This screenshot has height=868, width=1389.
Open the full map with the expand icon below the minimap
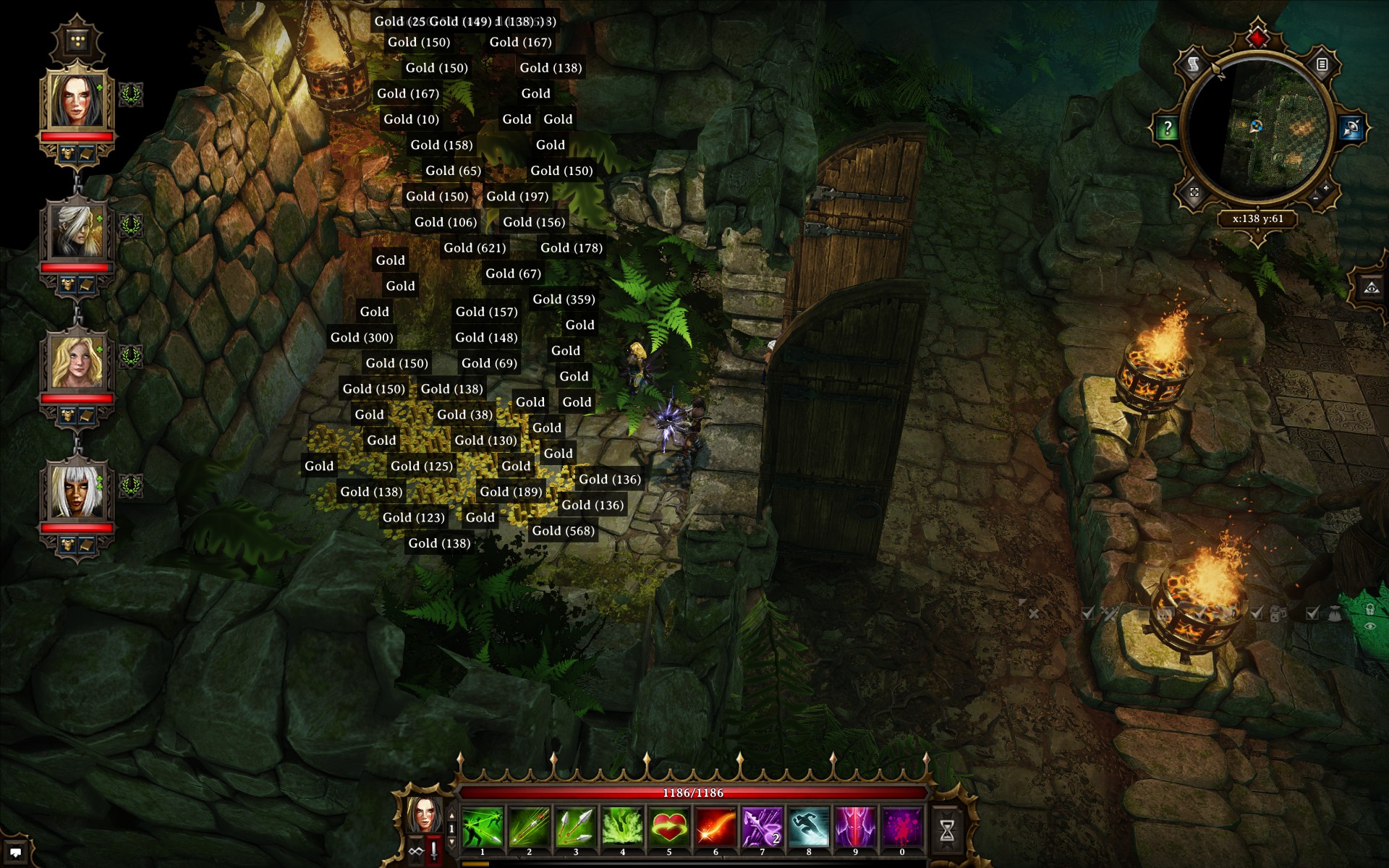(x=1194, y=192)
